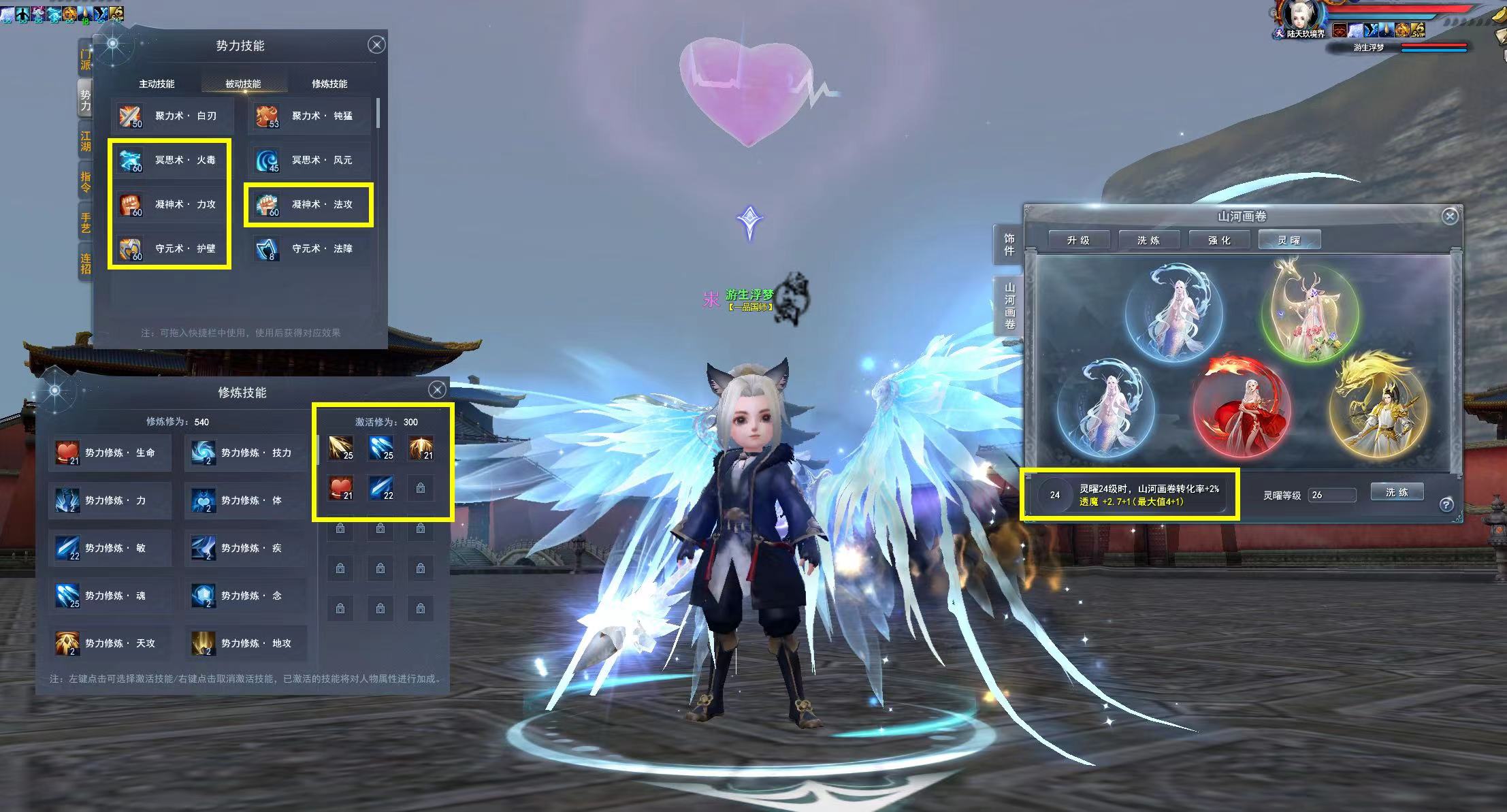
Task: Choose the 冥思术·风元 skill
Action: [x=310, y=161]
